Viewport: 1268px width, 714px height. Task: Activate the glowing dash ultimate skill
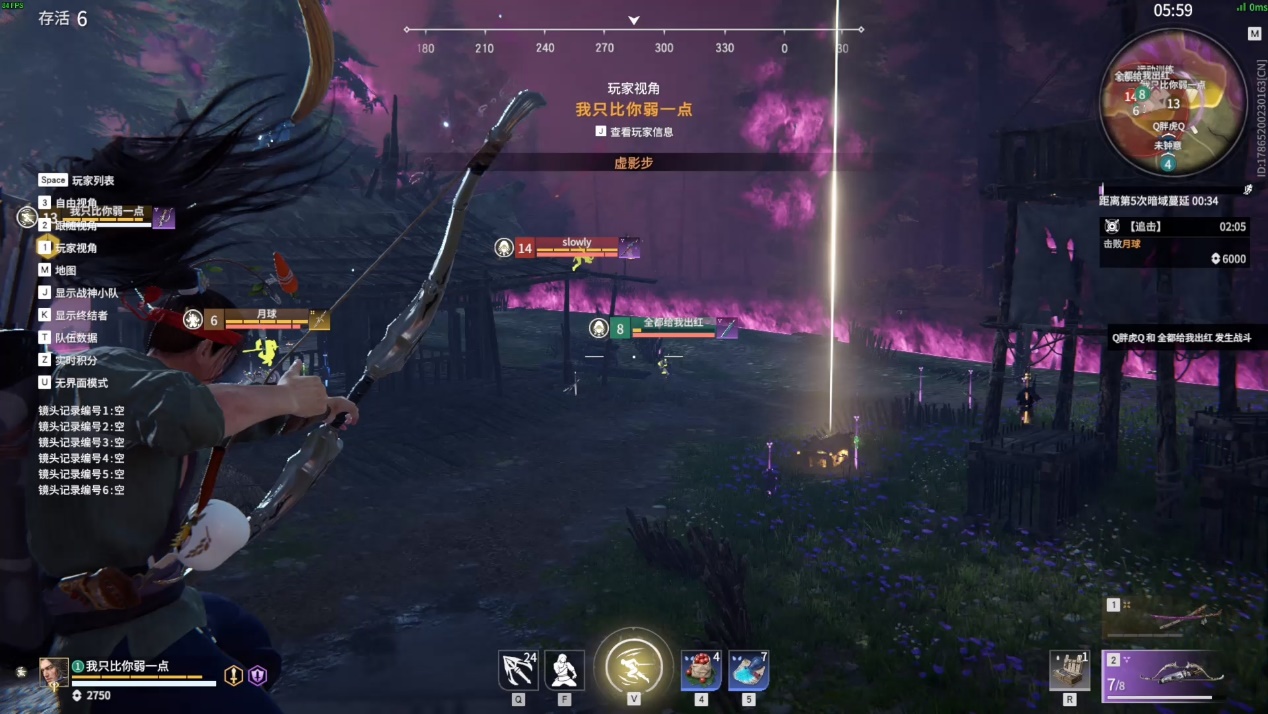click(x=634, y=666)
